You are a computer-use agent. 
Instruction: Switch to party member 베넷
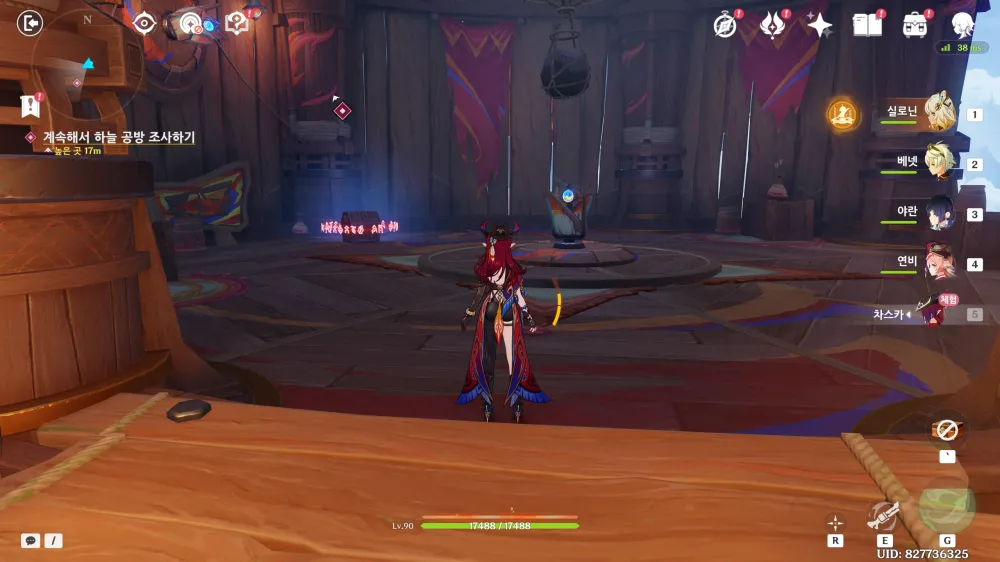pyautogui.click(x=937, y=163)
